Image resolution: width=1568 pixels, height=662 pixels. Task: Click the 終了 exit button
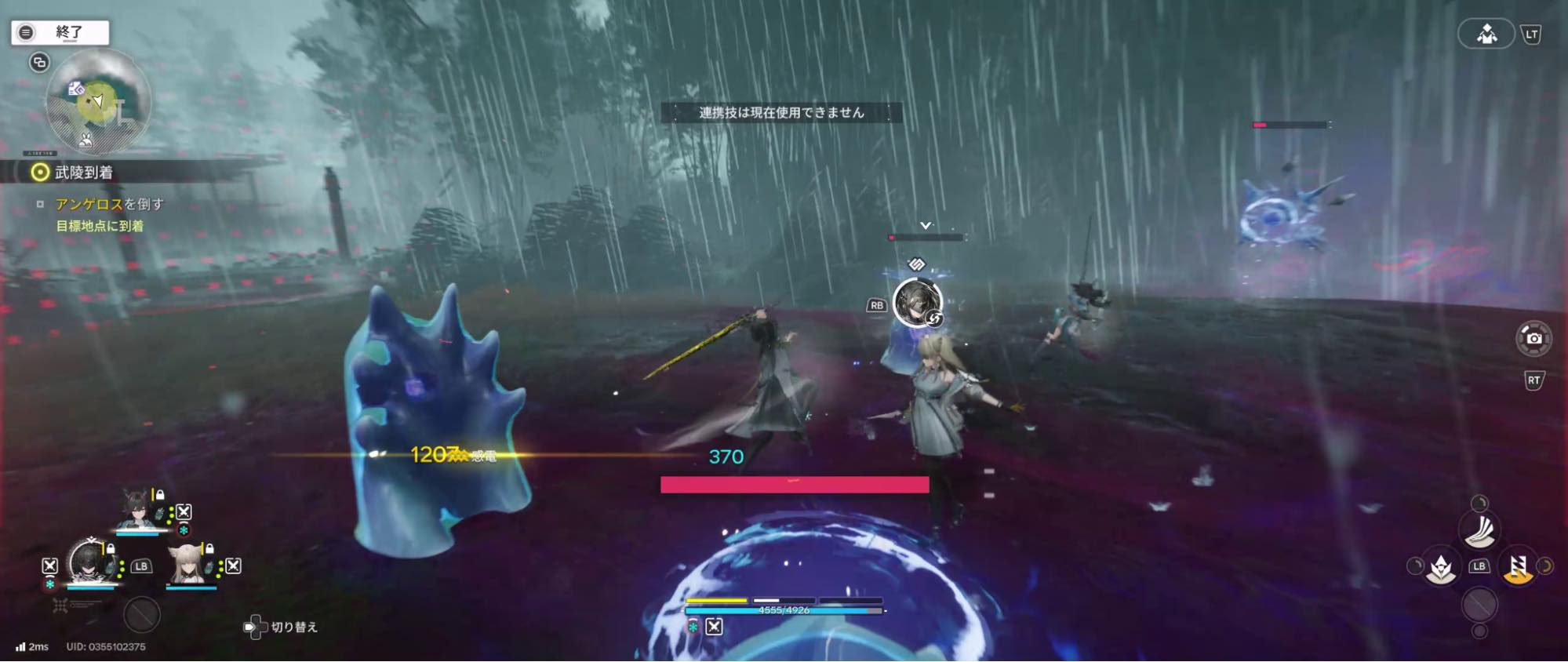point(60,32)
